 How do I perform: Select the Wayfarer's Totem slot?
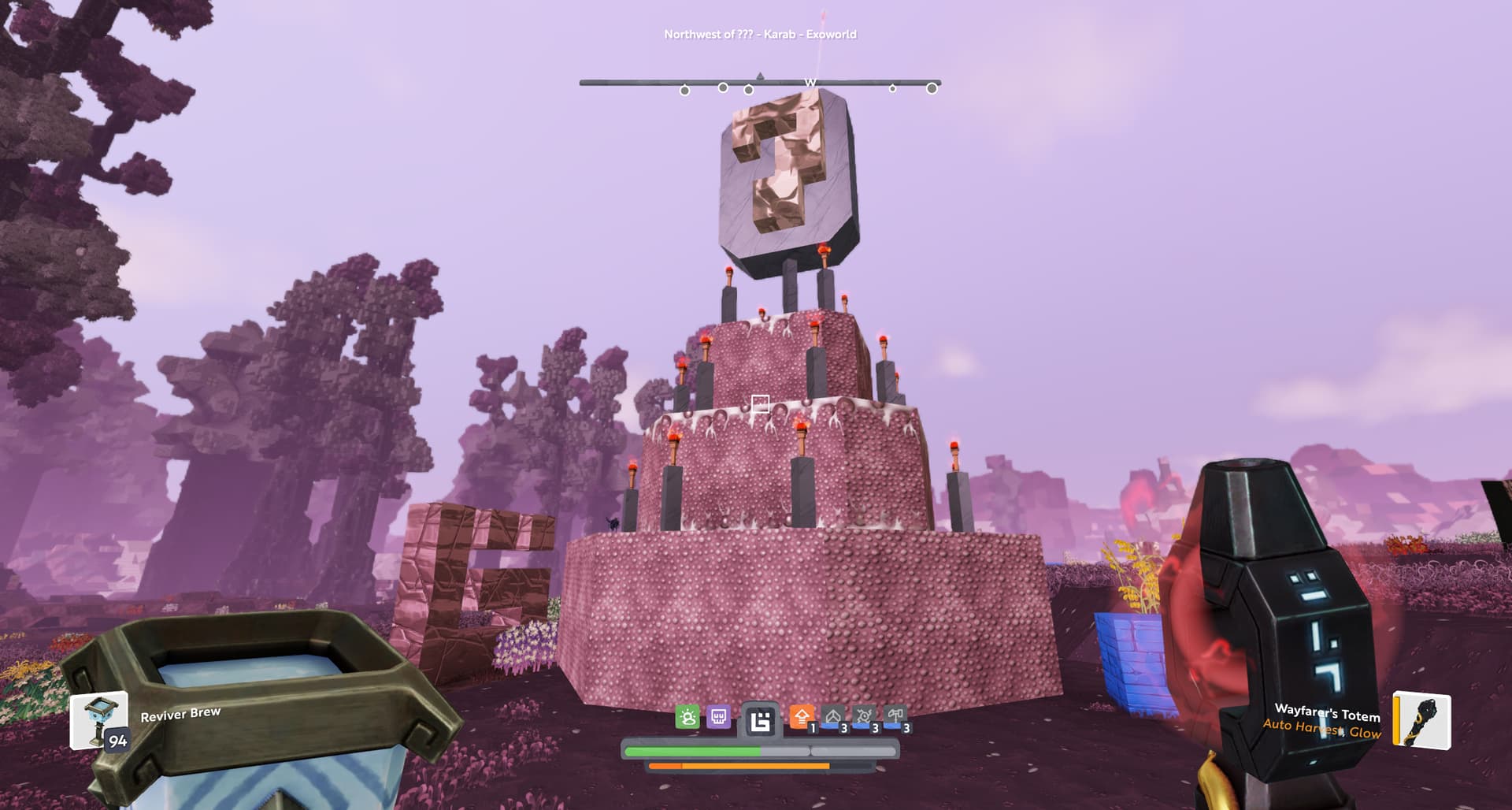point(1422,719)
